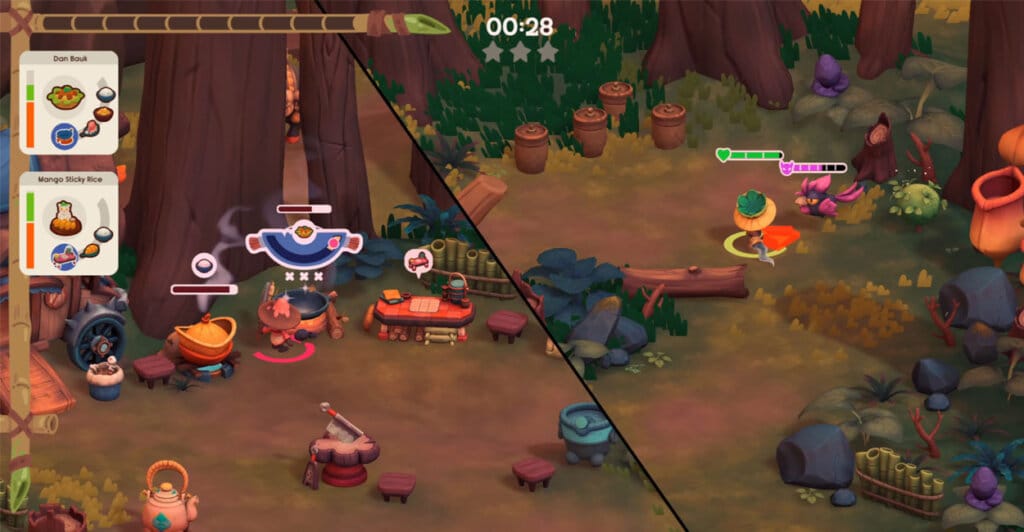The image size is (1024, 532).
Task: Select the Dan Bauk order card
Action: (69, 103)
